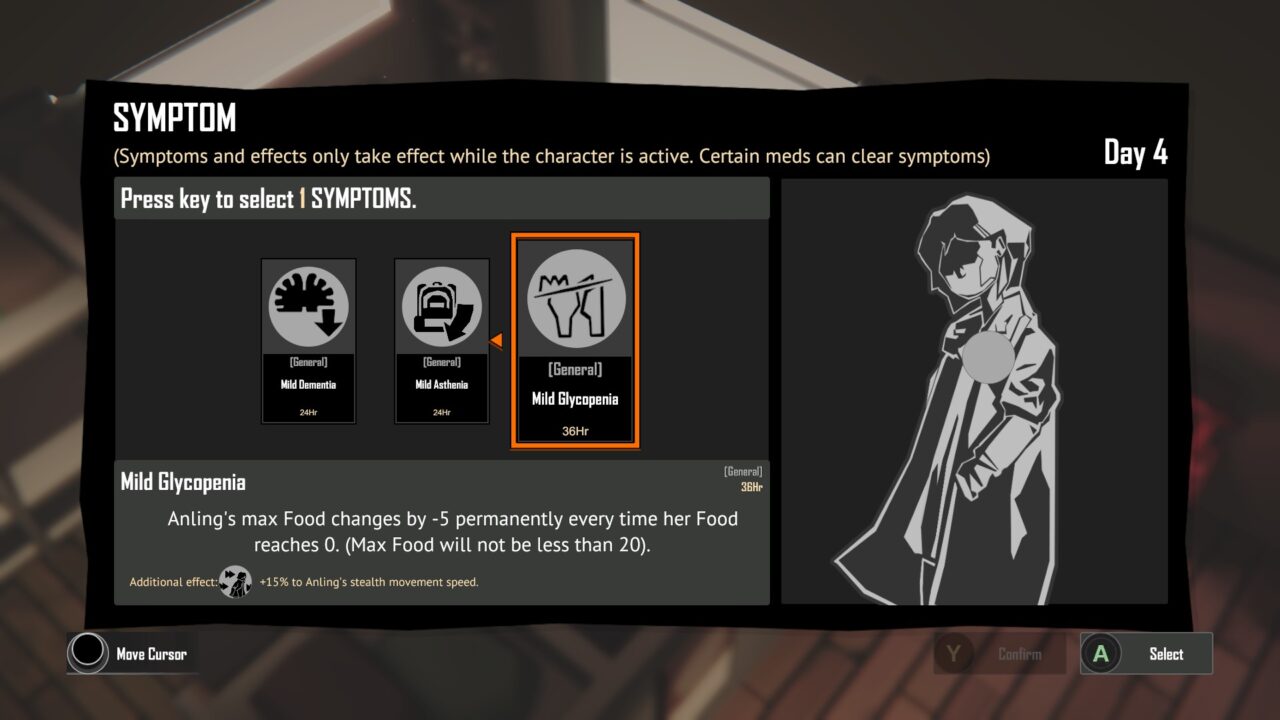Select the broken legs icon on Mild Glycopenia card
Image resolution: width=1280 pixels, height=720 pixels.
point(576,297)
